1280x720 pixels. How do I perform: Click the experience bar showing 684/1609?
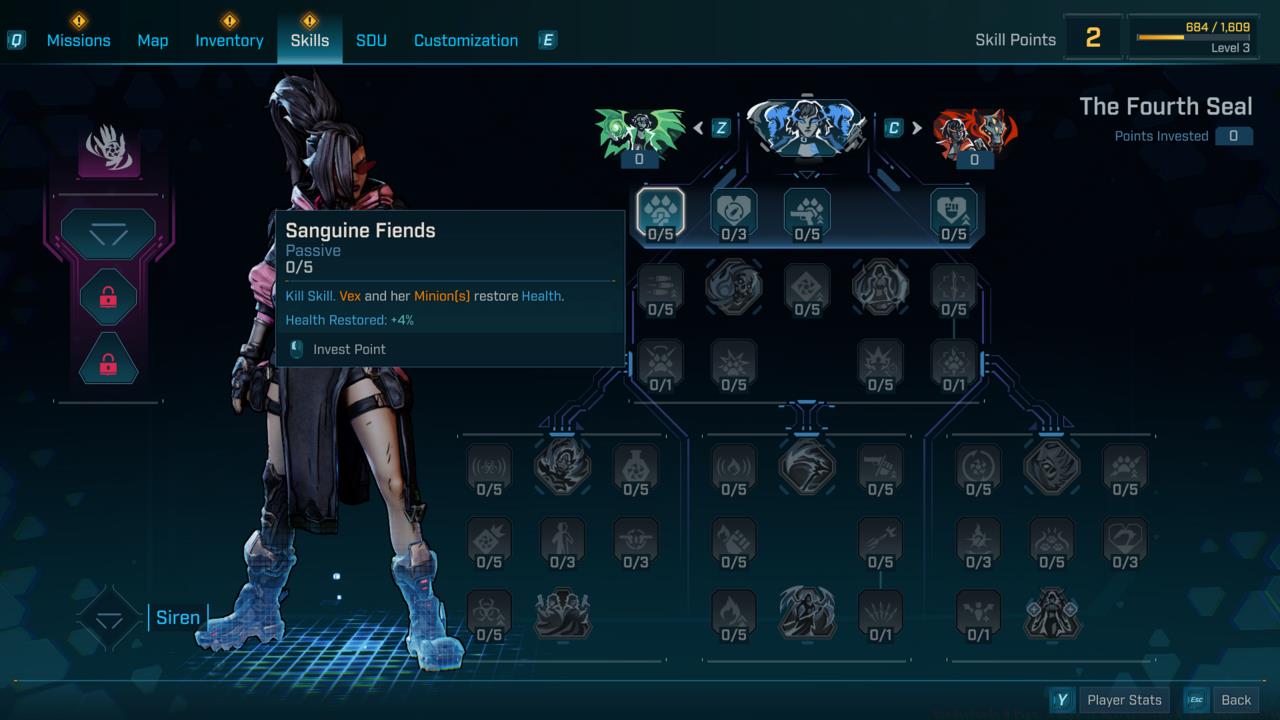point(1192,35)
